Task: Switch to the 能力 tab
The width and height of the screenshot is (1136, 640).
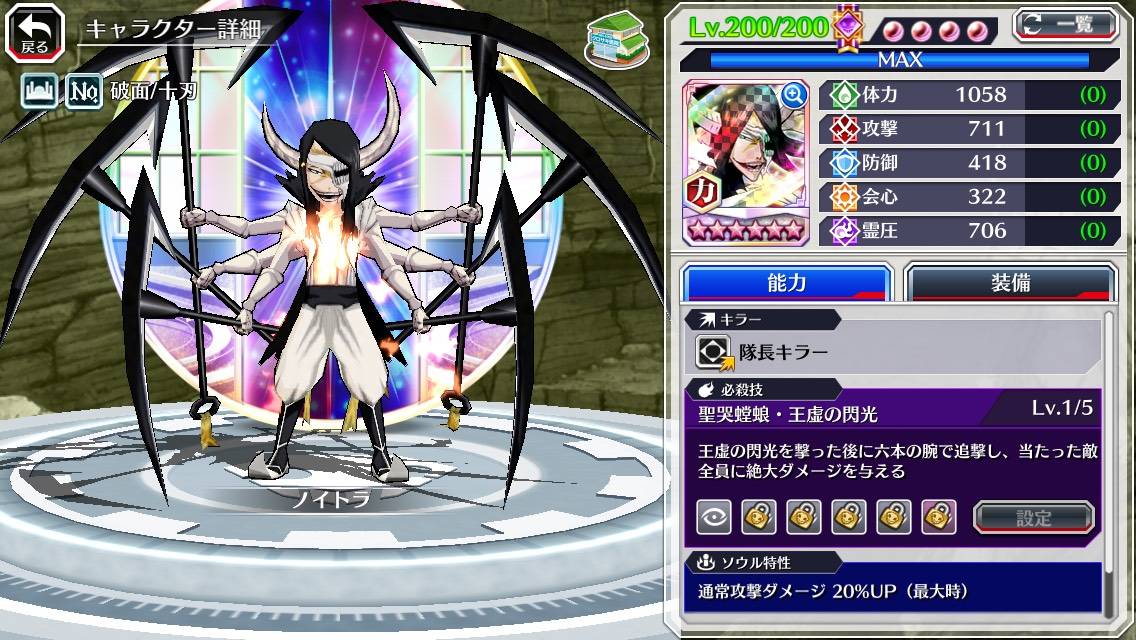Action: coord(787,282)
